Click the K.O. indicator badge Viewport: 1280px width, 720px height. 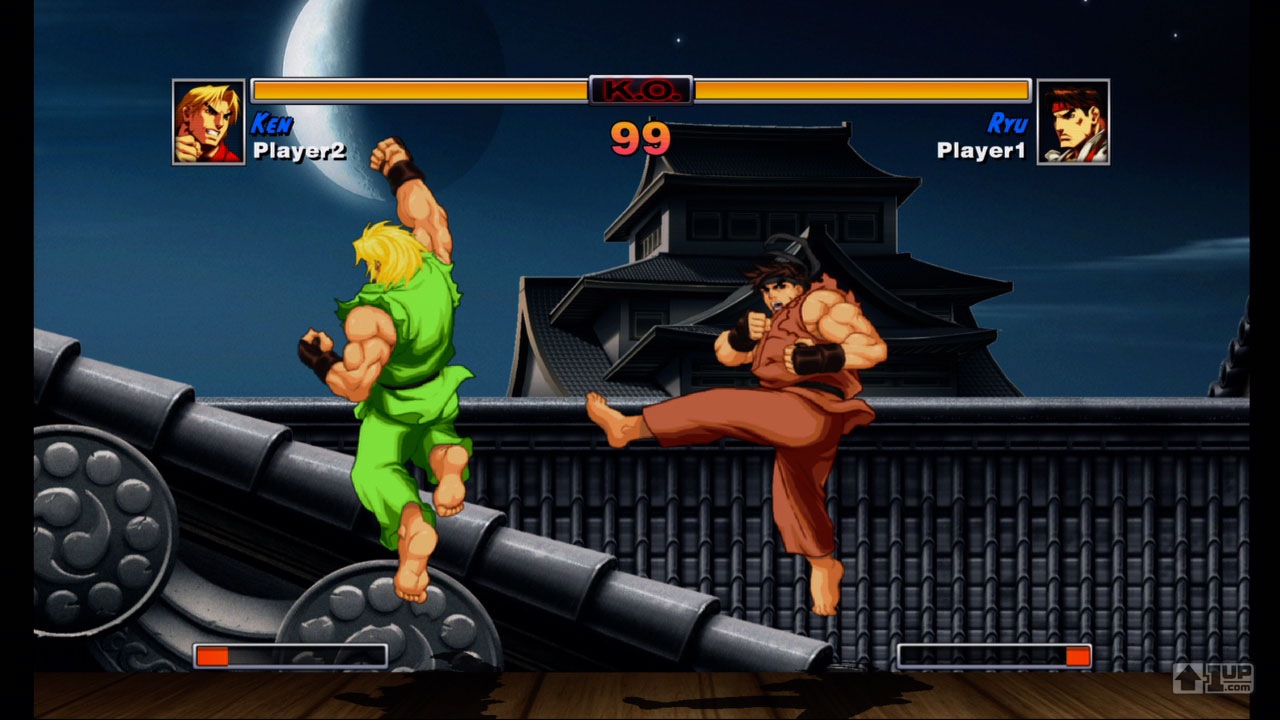point(640,89)
